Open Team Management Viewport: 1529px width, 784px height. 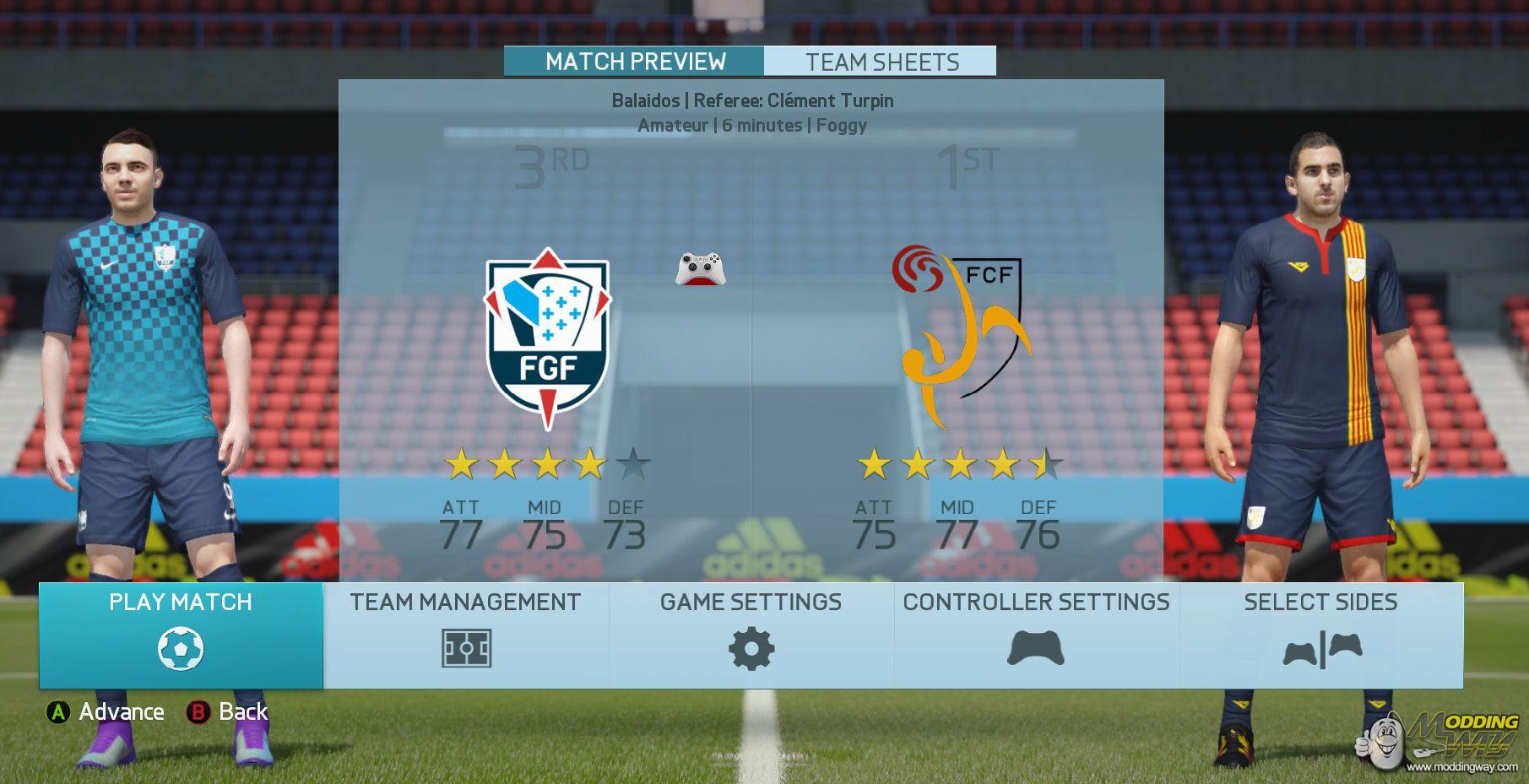pyautogui.click(x=465, y=635)
